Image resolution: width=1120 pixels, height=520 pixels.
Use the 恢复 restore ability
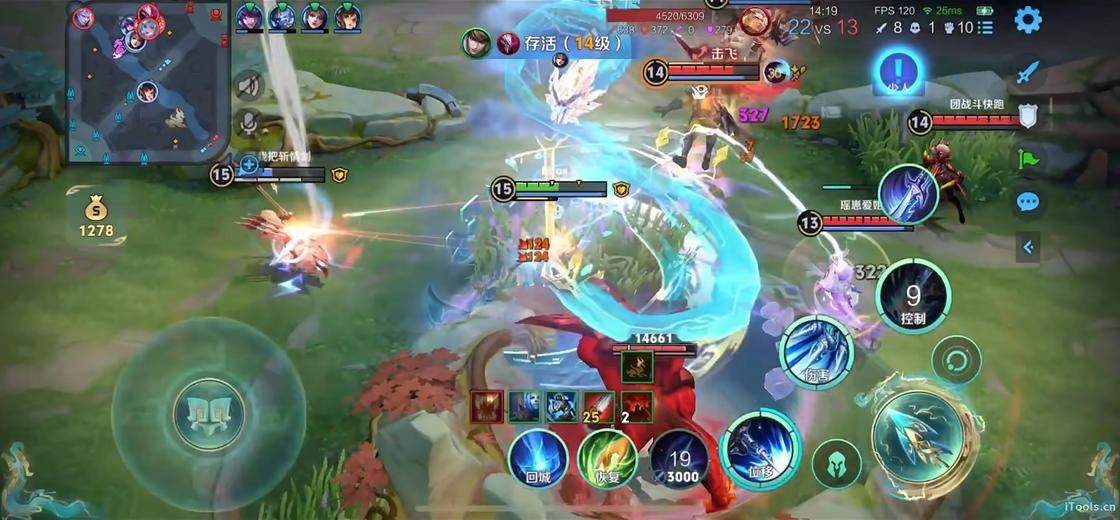pyautogui.click(x=607, y=459)
